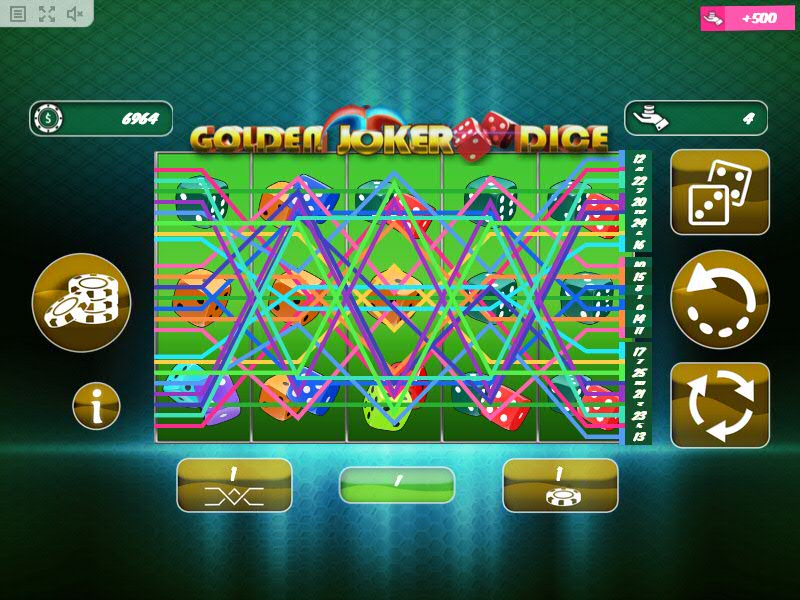Change the number of paylines
Image resolution: width=800 pixels, height=600 pixels.
pyautogui.click(x=234, y=485)
